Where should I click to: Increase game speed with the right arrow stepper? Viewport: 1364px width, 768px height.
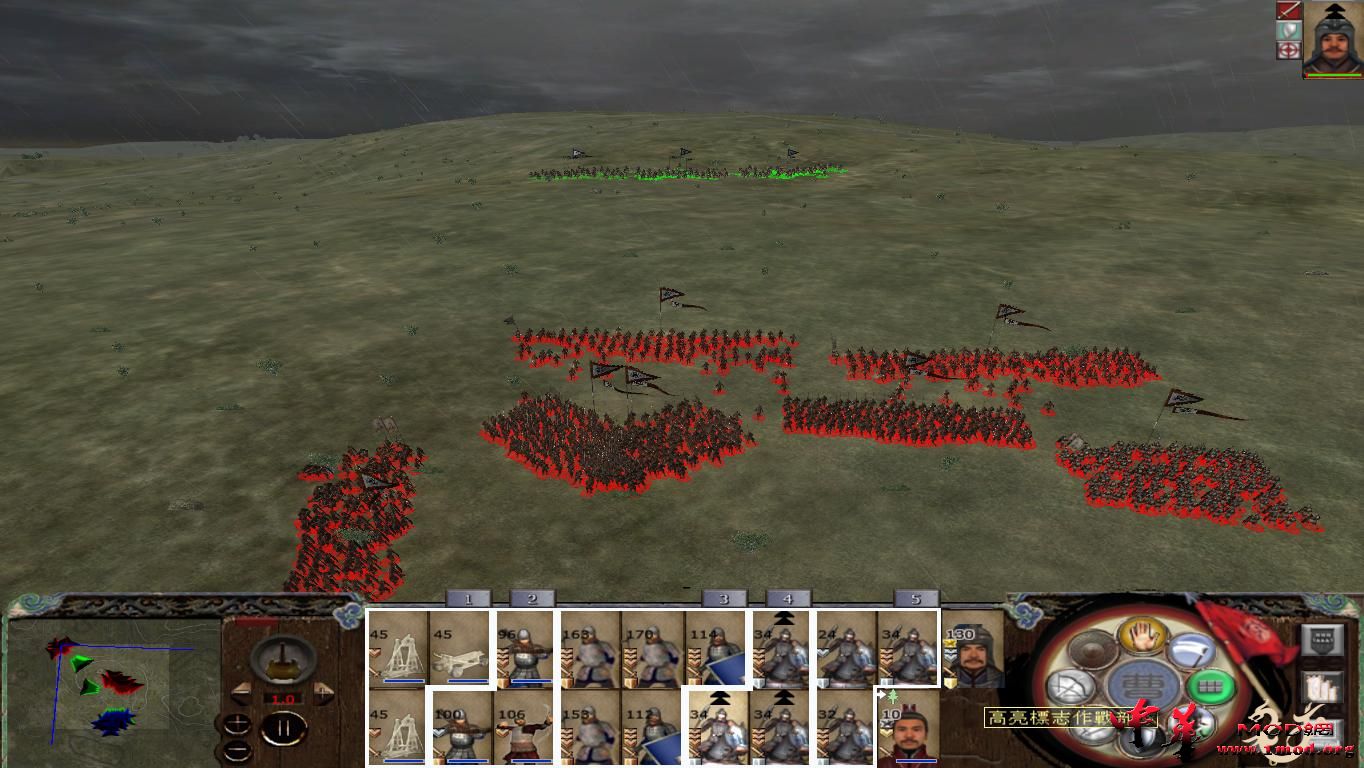pos(322,691)
